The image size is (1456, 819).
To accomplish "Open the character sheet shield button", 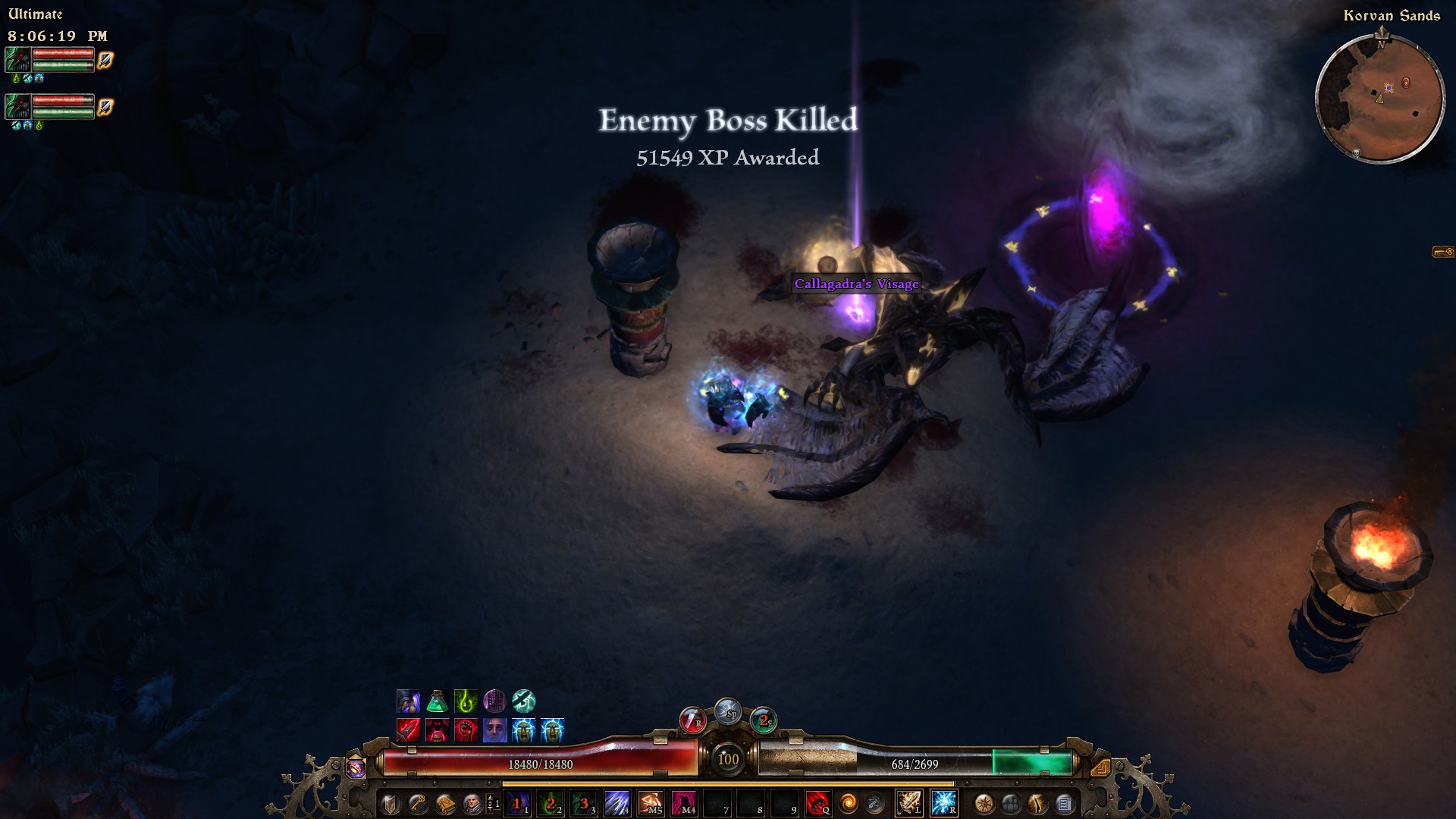I will pyautogui.click(x=390, y=803).
